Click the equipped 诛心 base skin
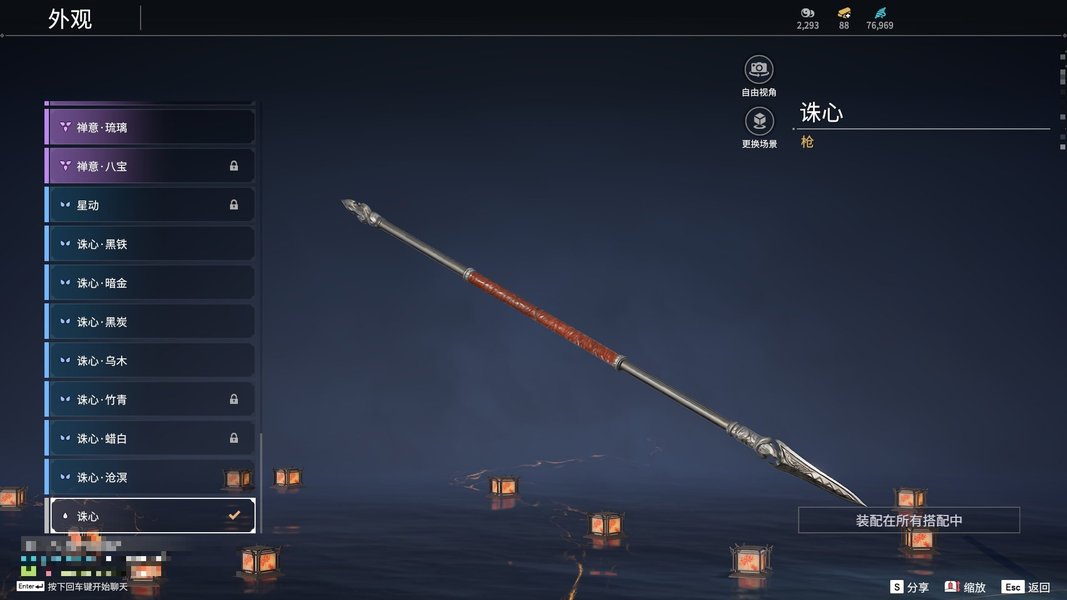Image resolution: width=1067 pixels, height=600 pixels. (x=150, y=516)
